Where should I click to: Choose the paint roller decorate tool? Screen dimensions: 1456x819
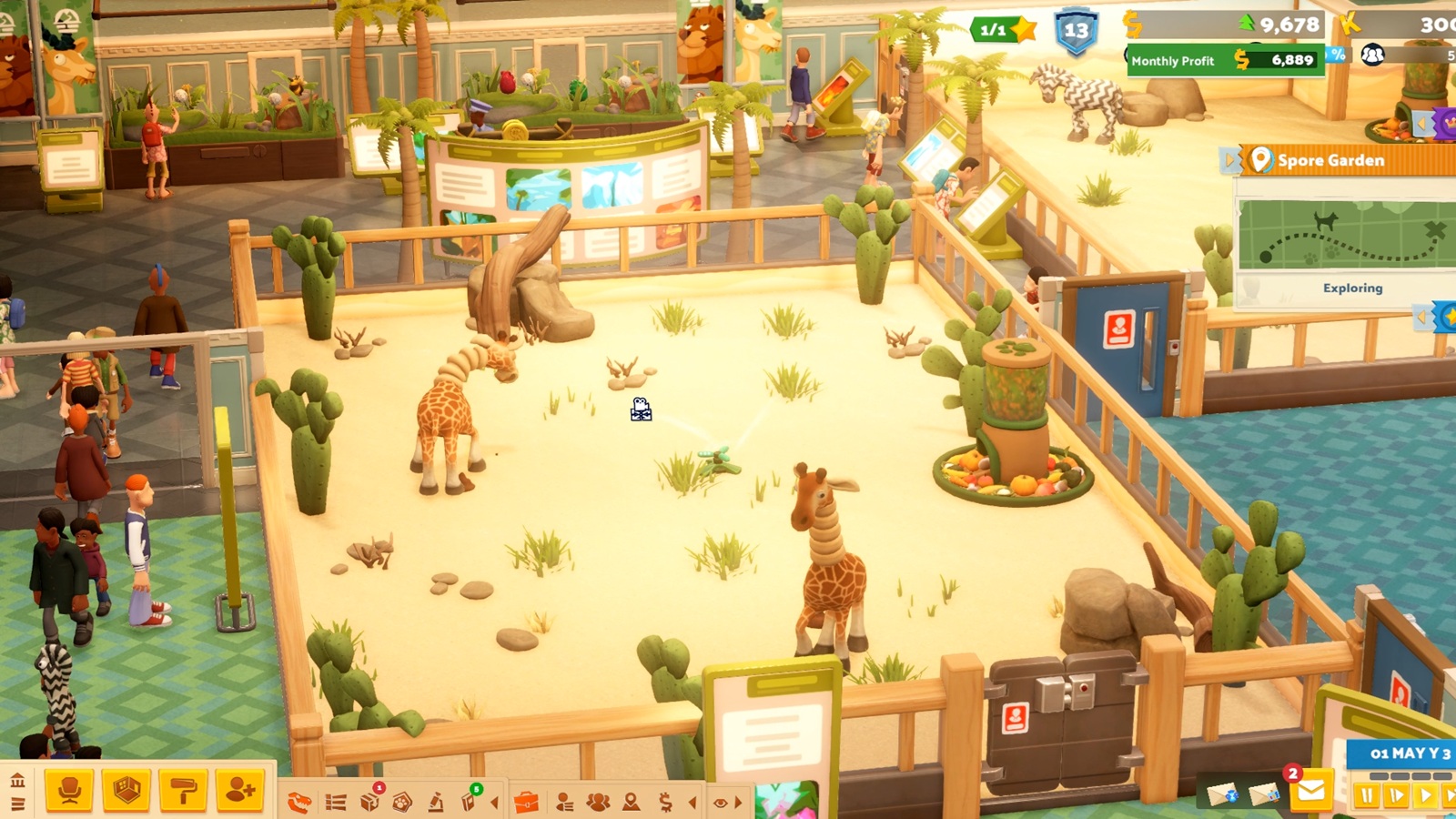tap(183, 790)
